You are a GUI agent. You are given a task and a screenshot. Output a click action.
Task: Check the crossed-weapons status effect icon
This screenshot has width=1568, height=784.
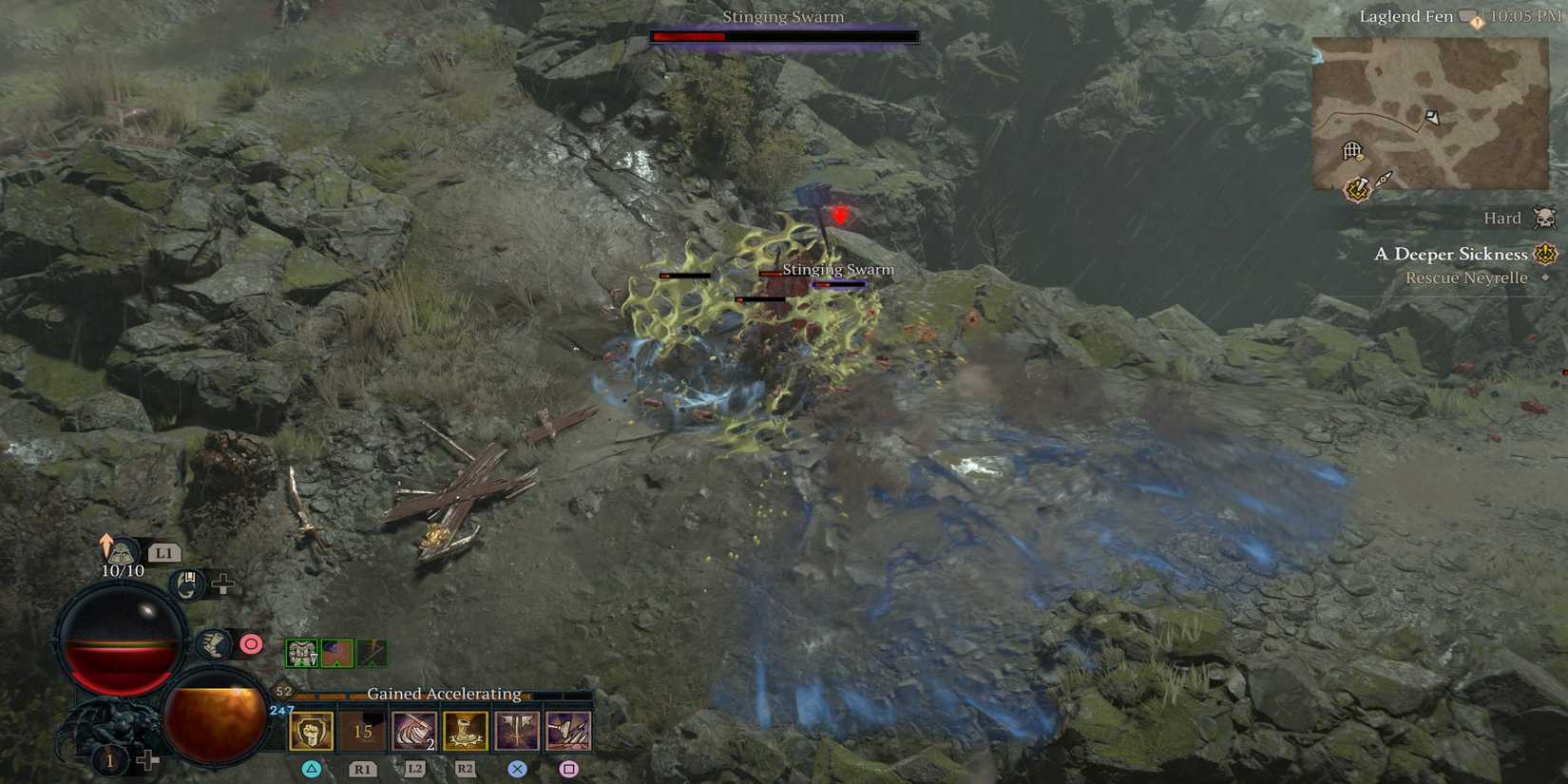pyautogui.click(x=373, y=653)
